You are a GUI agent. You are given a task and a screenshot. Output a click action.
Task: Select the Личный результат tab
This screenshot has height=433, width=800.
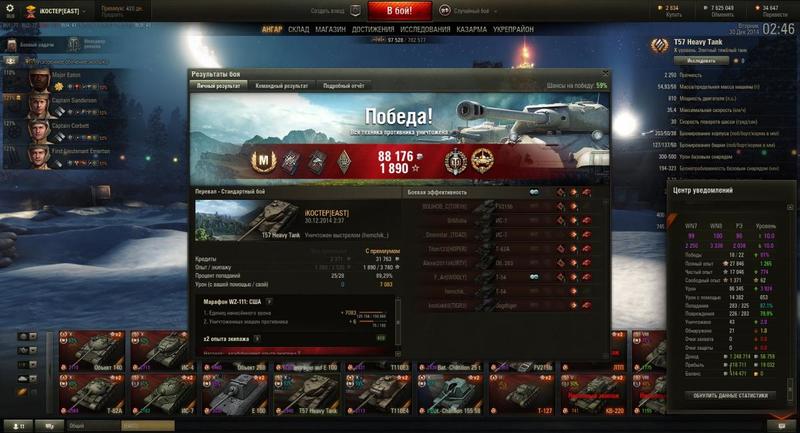click(218, 86)
